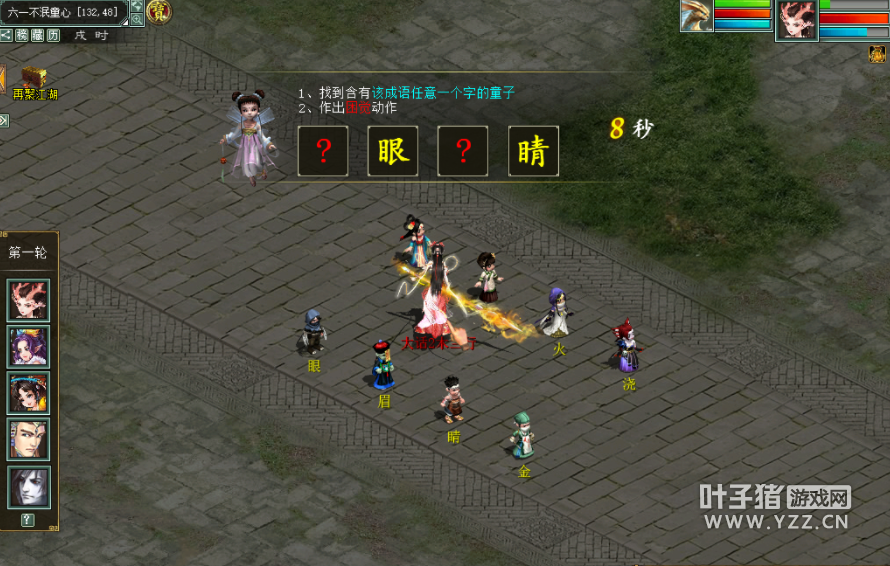
Task: Click the 六一不泯童心 map name bar
Action: (62, 12)
